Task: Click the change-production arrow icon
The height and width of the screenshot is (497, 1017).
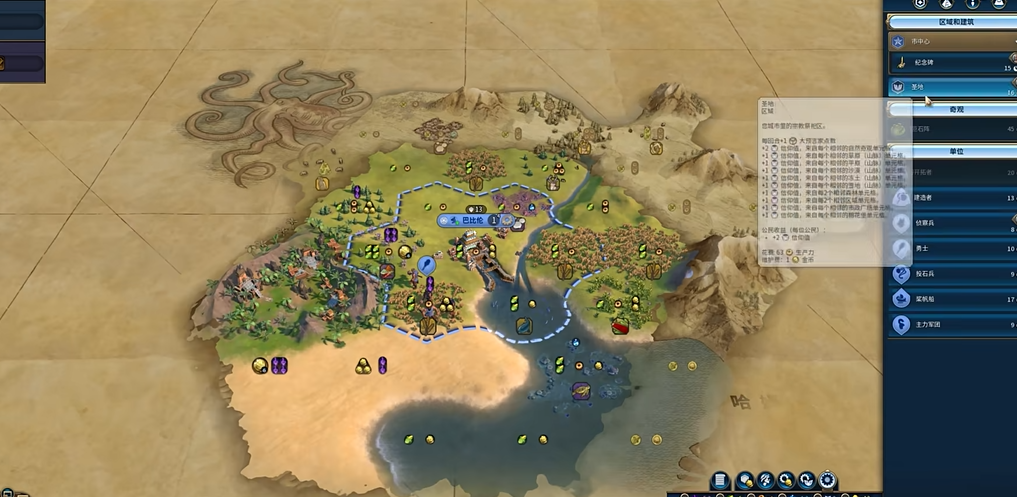Action: [x=808, y=482]
